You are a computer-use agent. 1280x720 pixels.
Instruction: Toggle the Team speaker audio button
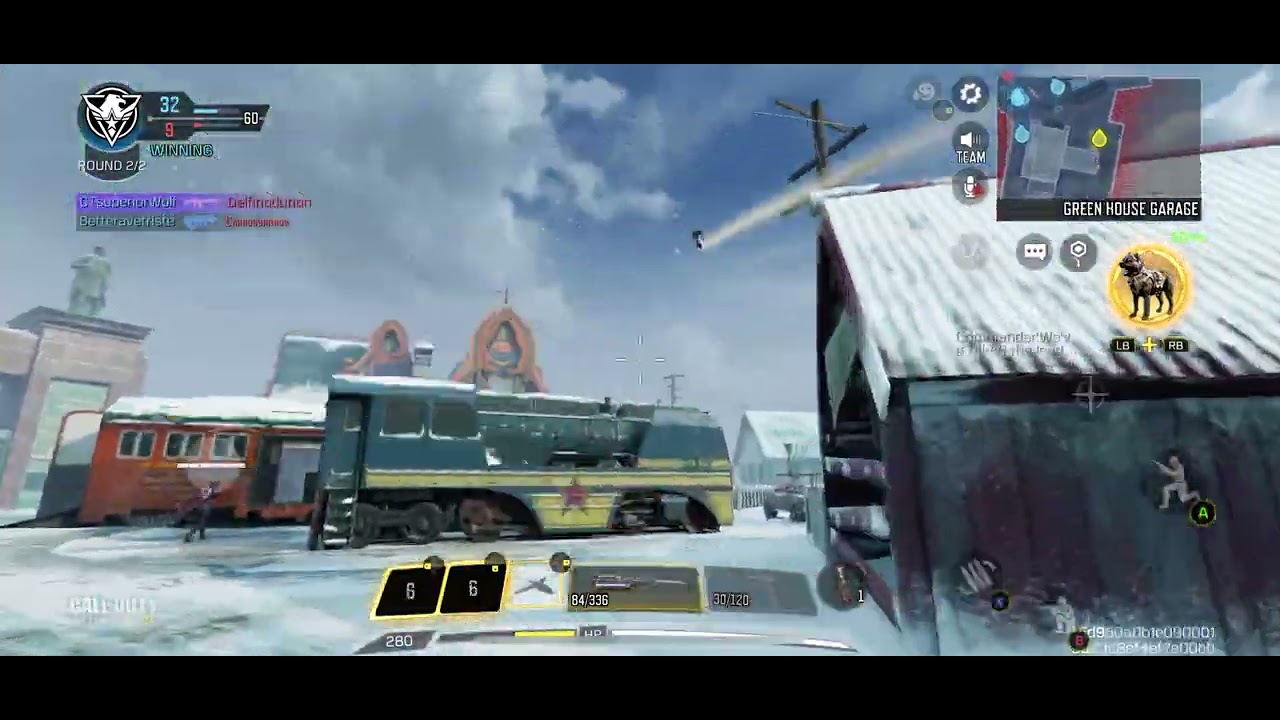pos(970,144)
